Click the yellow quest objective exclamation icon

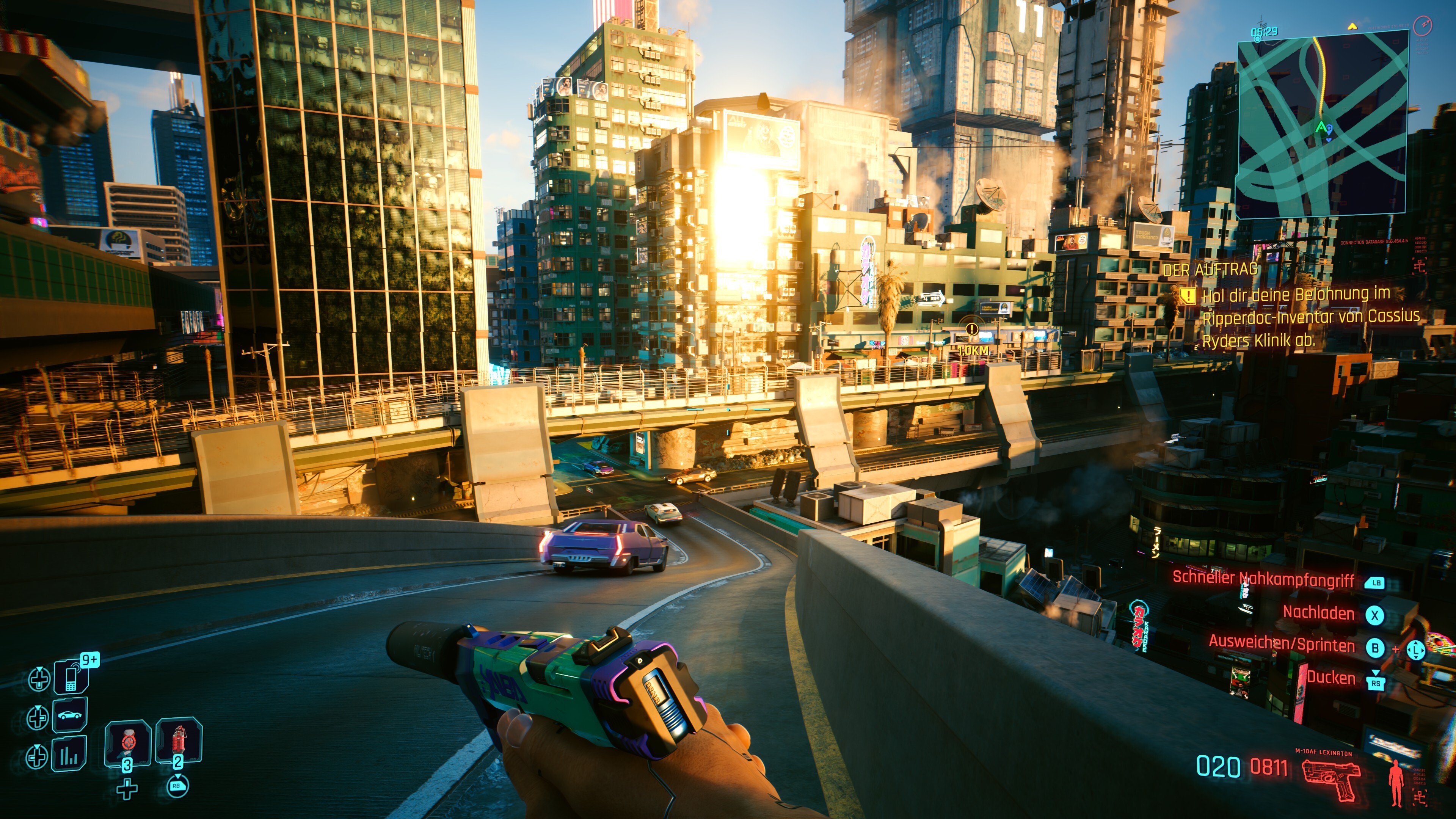1188,296
